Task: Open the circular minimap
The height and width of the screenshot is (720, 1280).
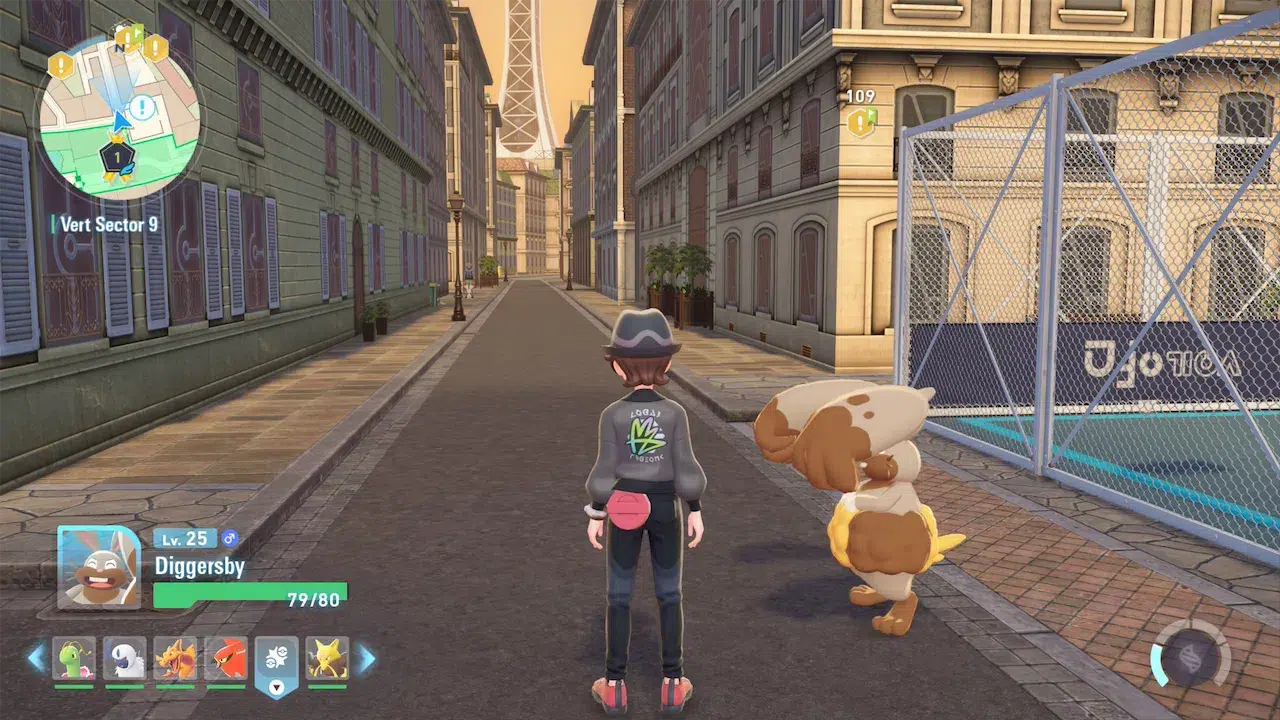Action: pos(118,118)
